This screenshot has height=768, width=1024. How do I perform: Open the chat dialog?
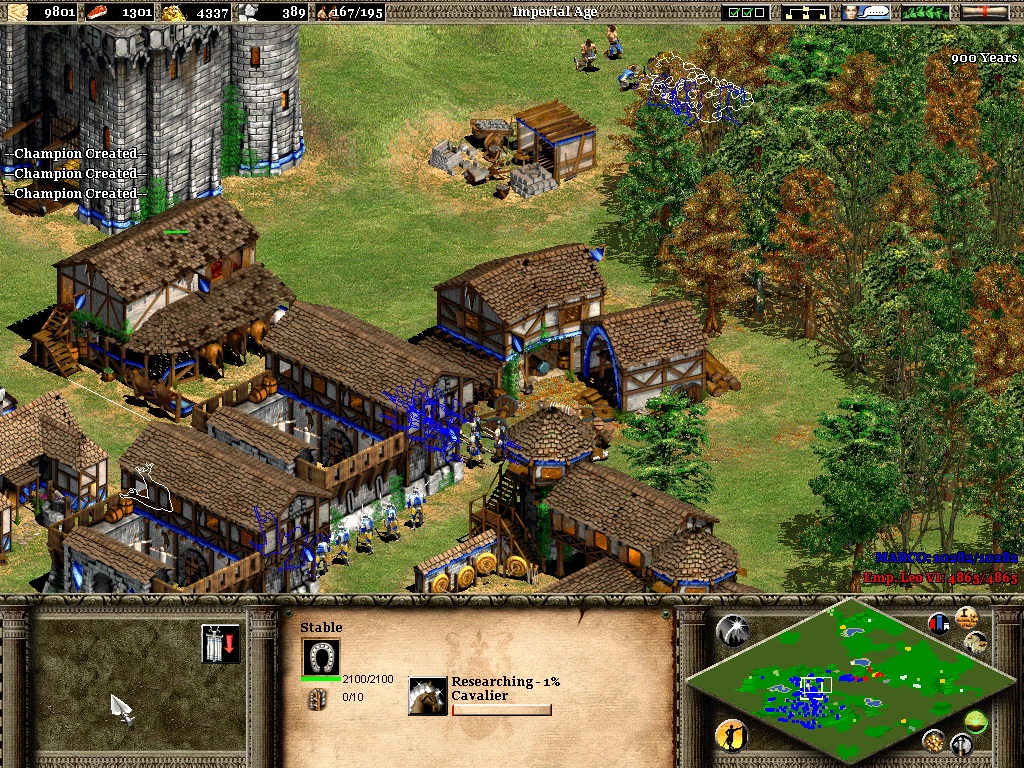click(866, 12)
